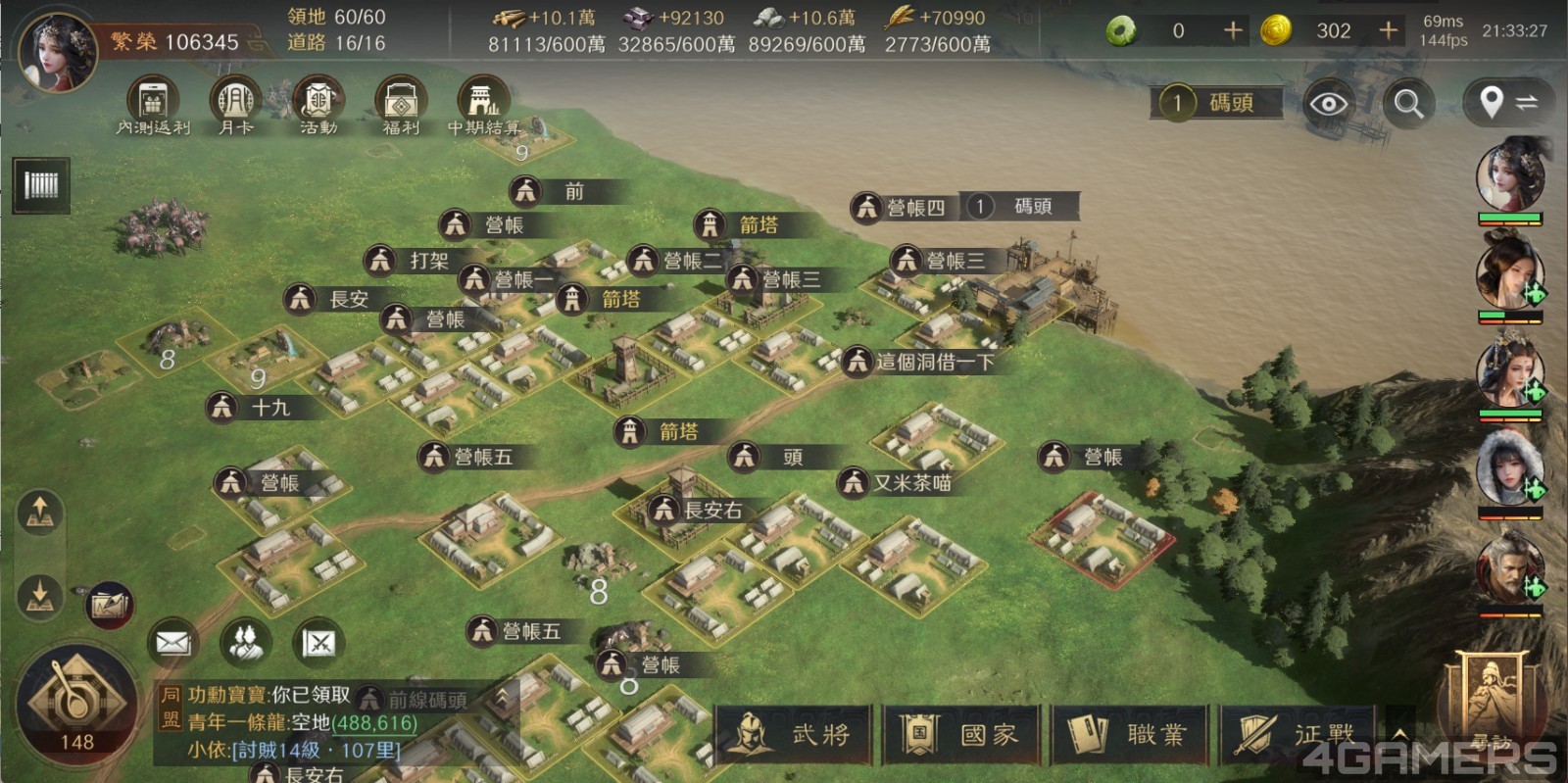
Task: Select the 碼頭 bookmark button
Action: pos(1216,103)
